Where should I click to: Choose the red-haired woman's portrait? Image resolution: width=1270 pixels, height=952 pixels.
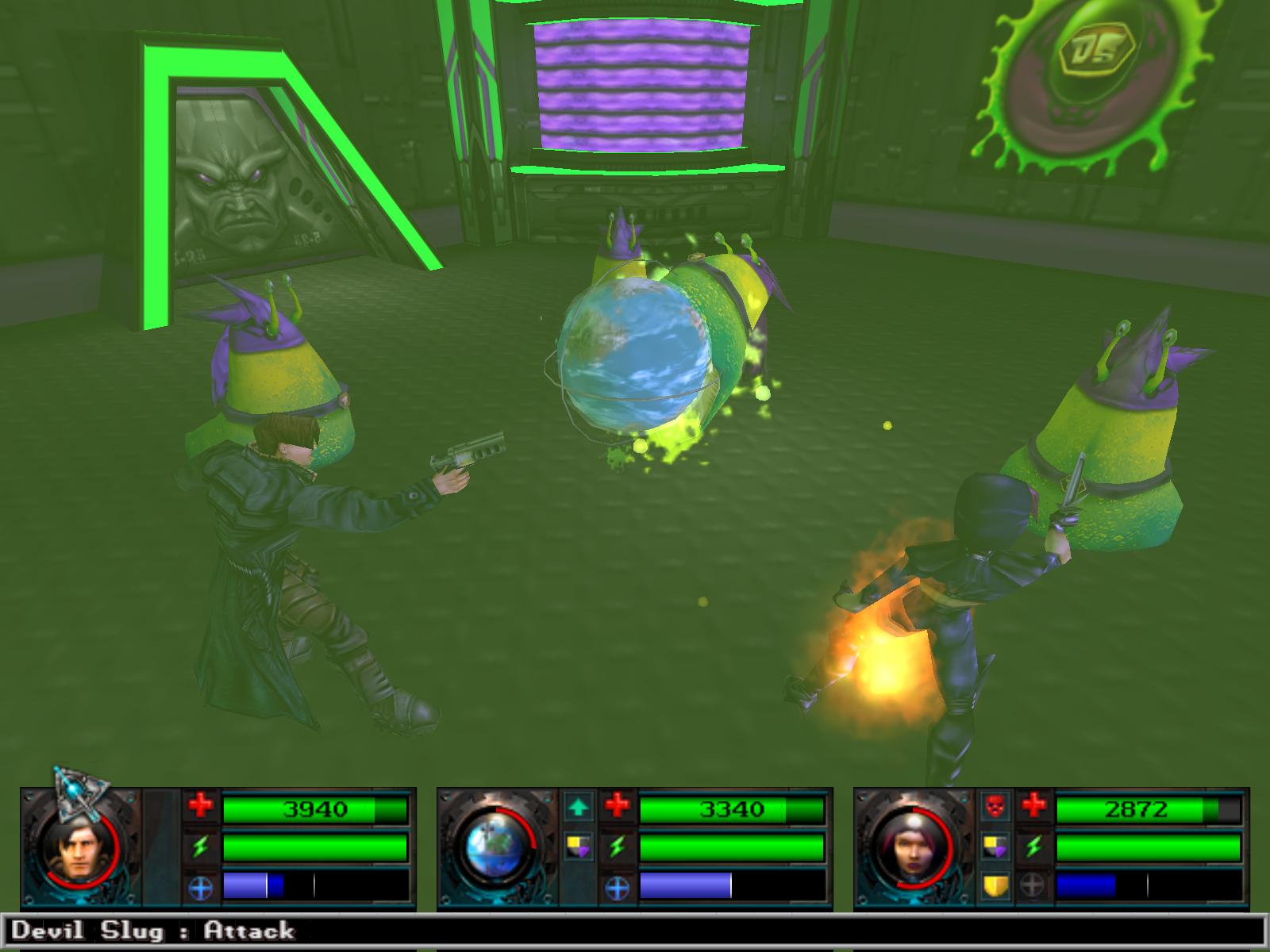912,849
